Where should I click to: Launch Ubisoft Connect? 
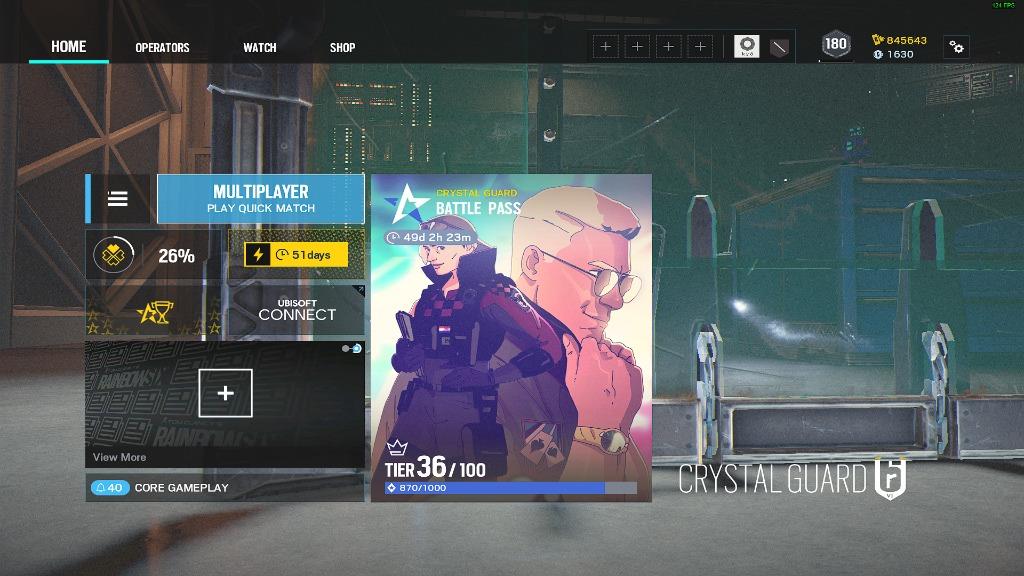coord(297,312)
